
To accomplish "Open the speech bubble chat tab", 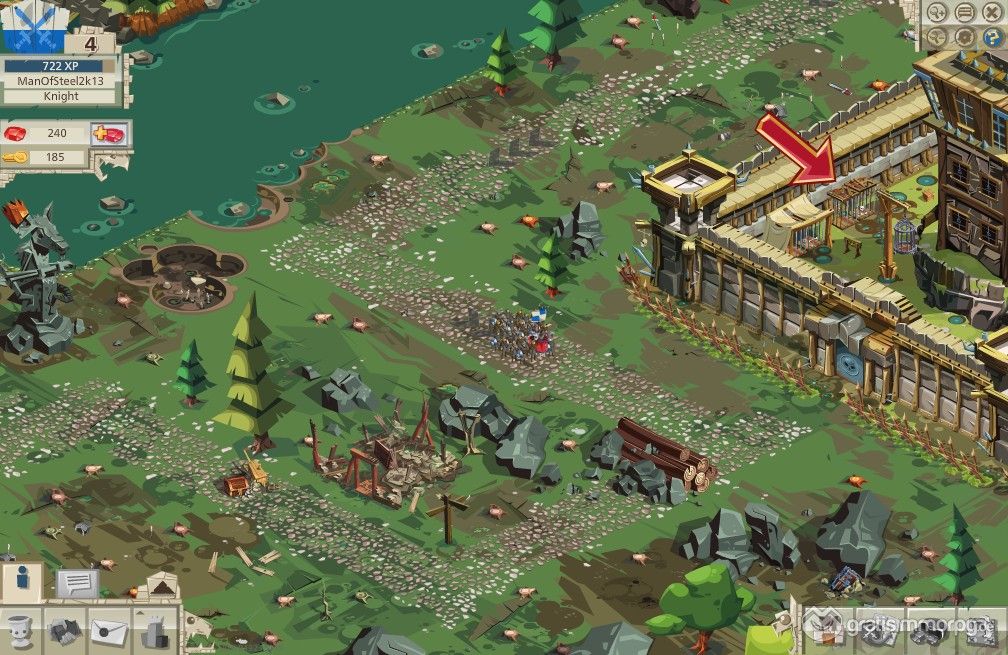I will [76, 584].
